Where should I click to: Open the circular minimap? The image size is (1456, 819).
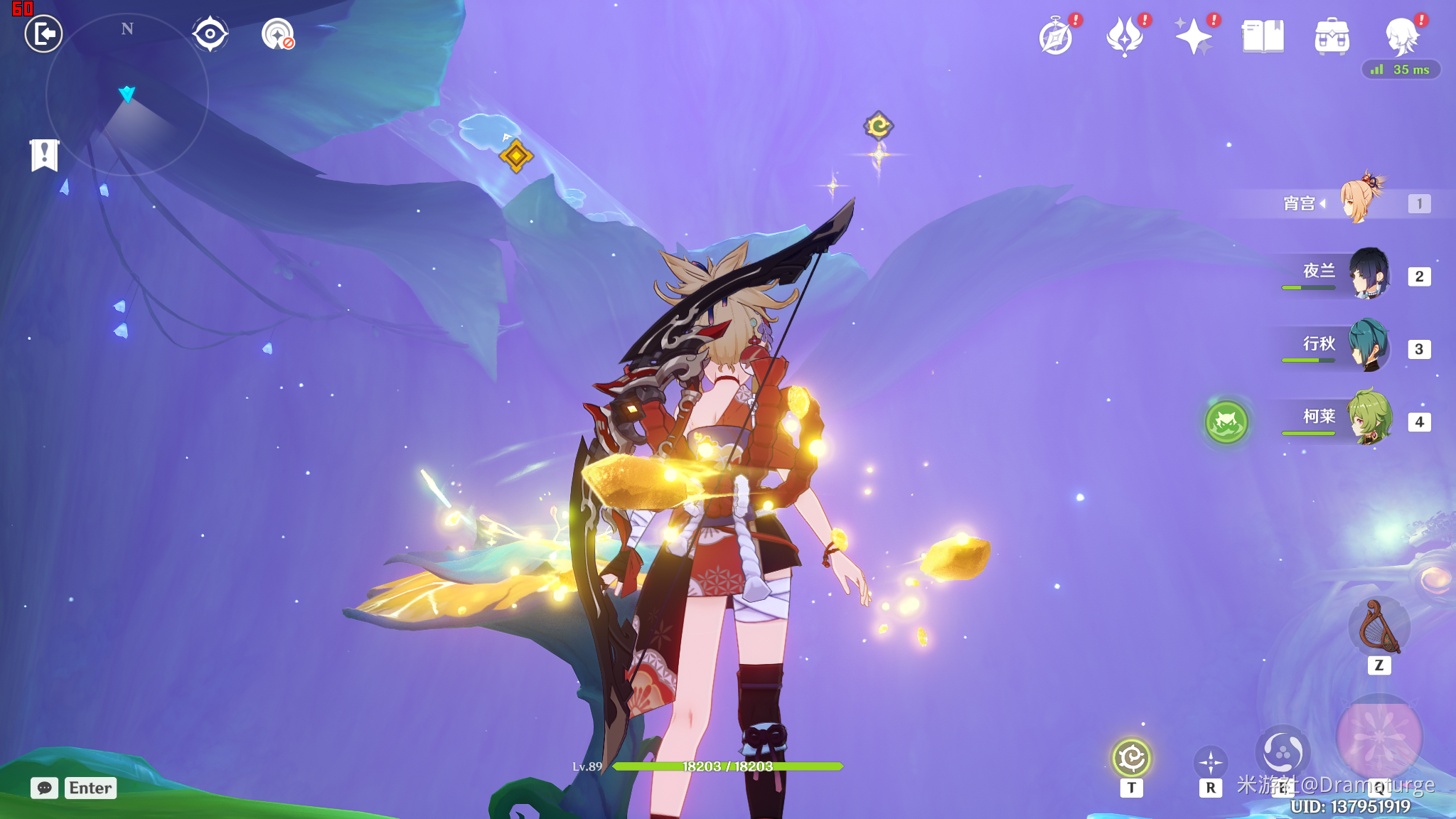click(127, 95)
